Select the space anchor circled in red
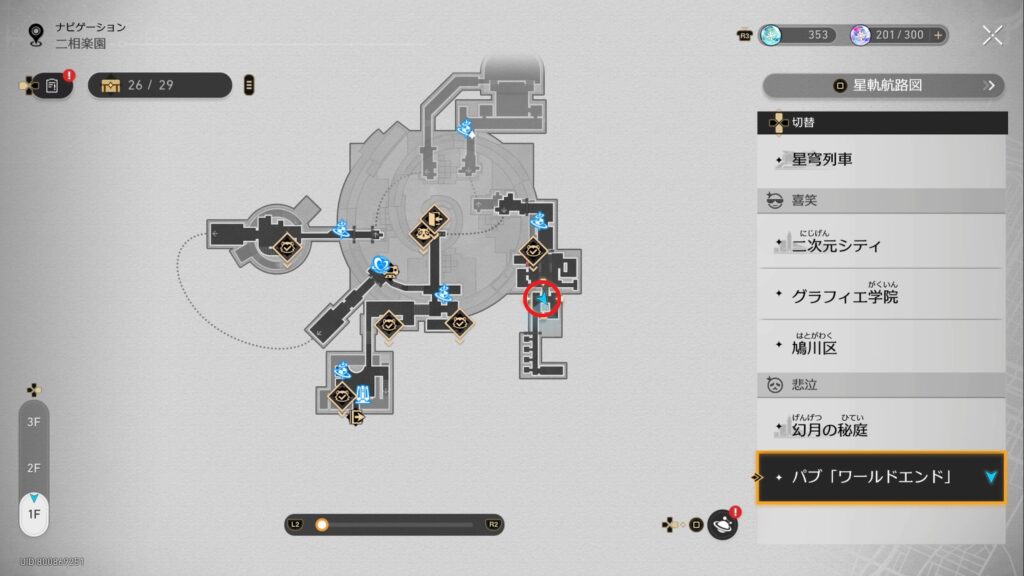The width and height of the screenshot is (1024, 576). tap(543, 298)
